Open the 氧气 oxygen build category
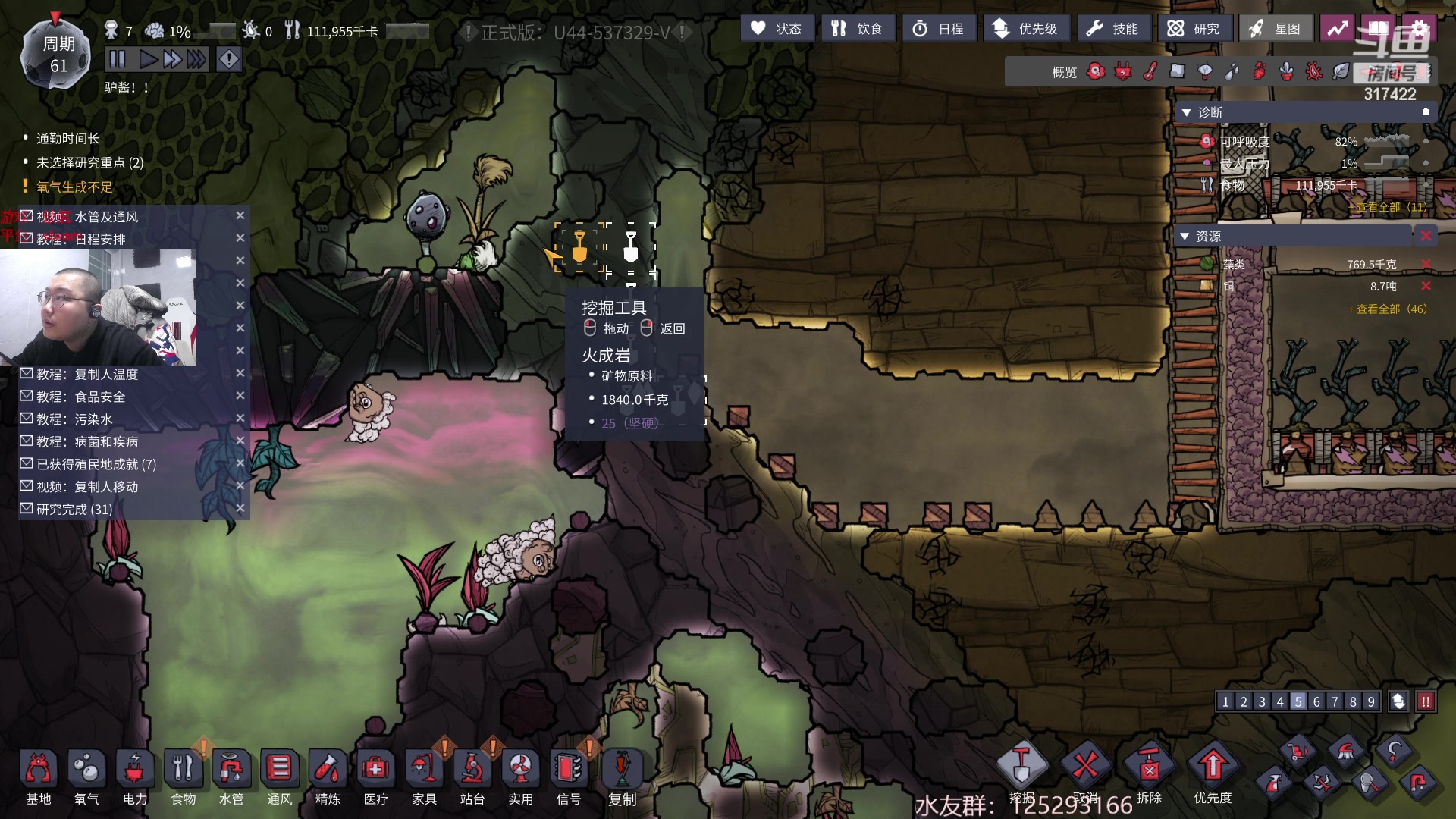1456x819 pixels. [x=86, y=775]
